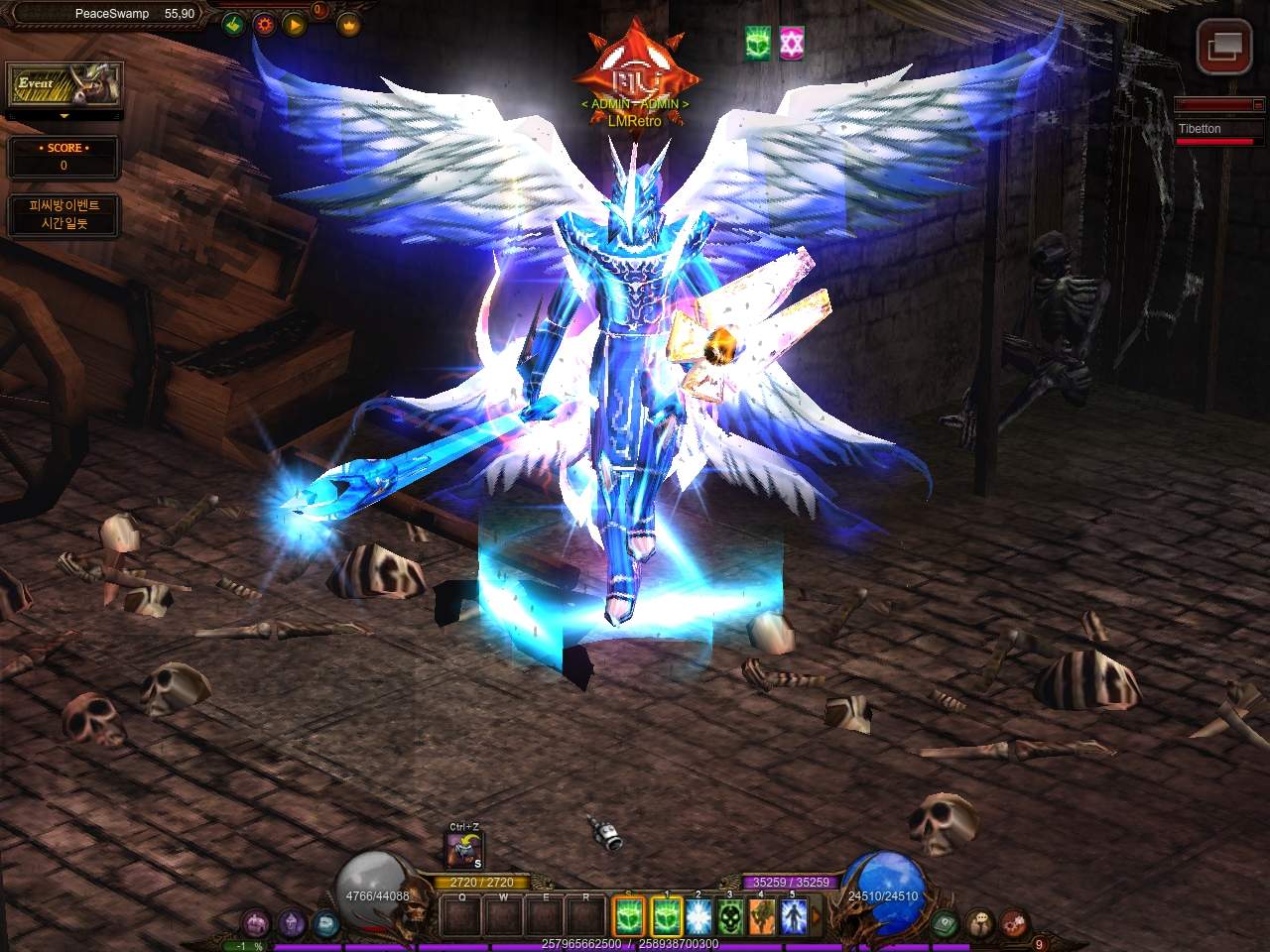Open the purple helmet icon menu
1270x952 pixels.
[291, 923]
